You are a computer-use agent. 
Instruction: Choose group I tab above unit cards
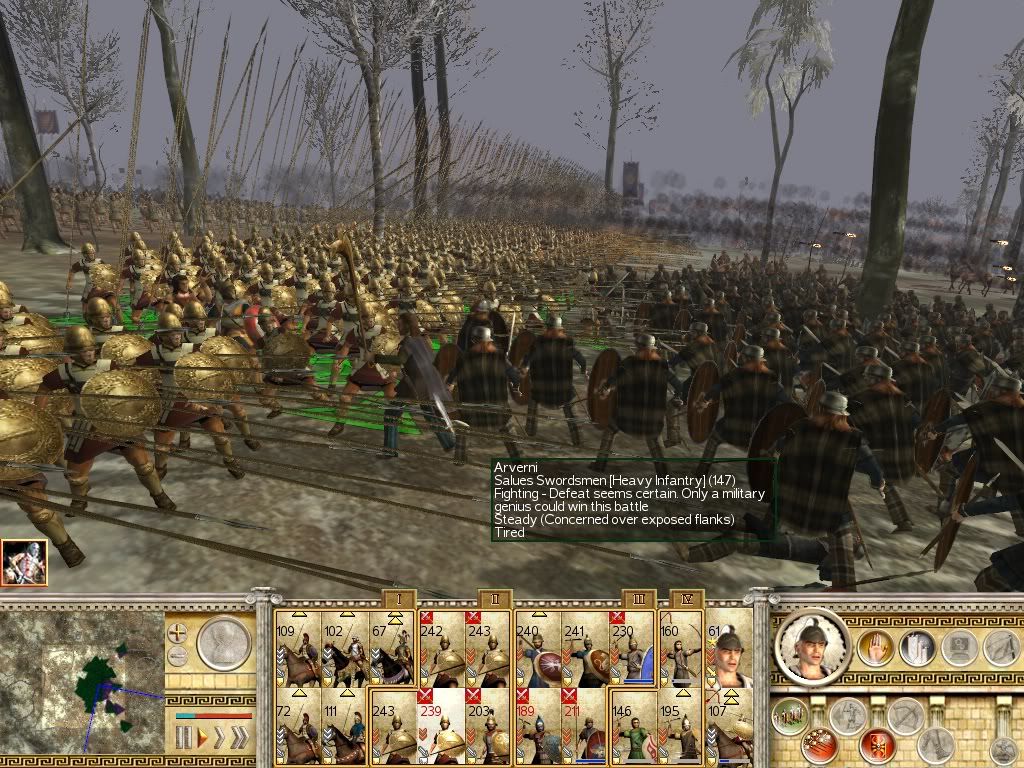(398, 598)
